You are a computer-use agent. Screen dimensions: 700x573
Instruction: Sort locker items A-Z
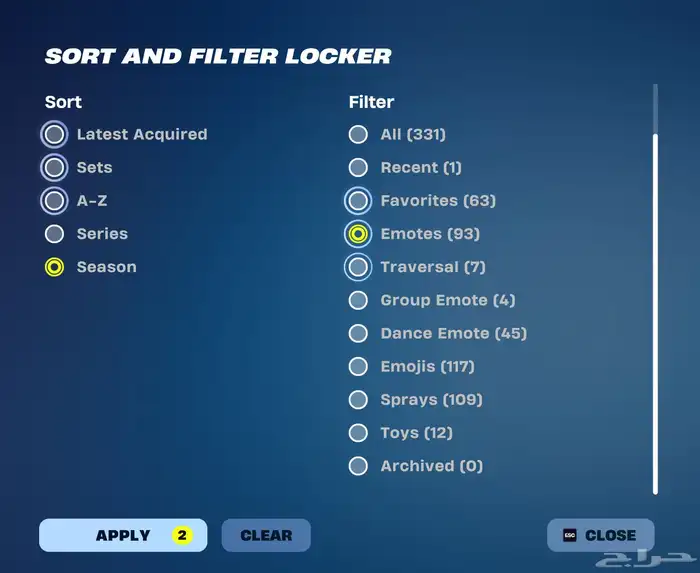(x=55, y=200)
